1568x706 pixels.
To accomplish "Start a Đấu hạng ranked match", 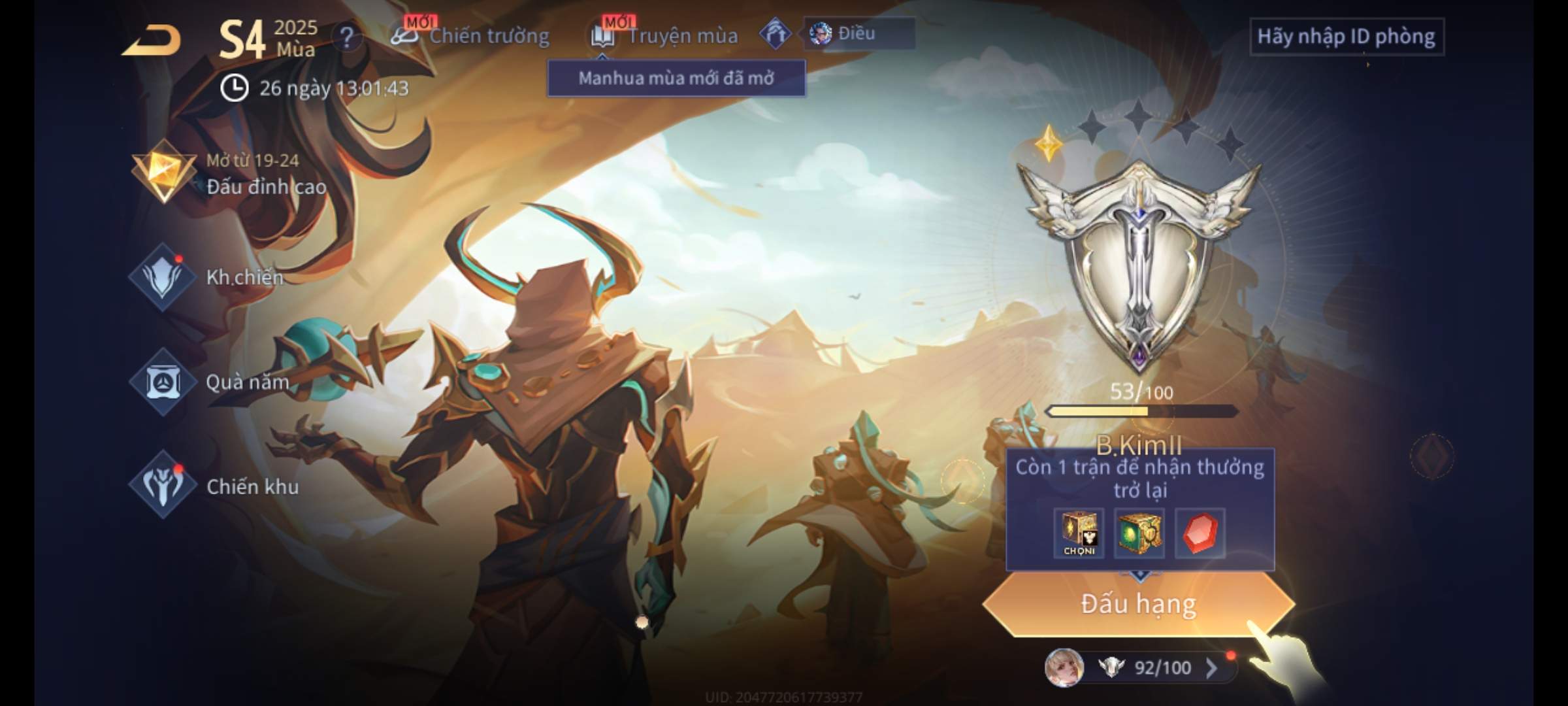I will pyautogui.click(x=1138, y=604).
